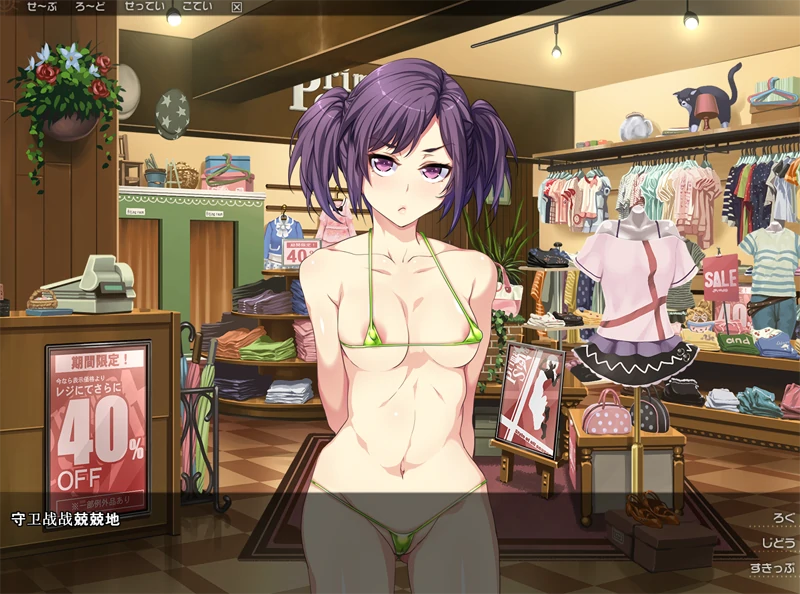
Task: Open the せ〜ぶ (Save) menu
Action: click(x=43, y=7)
